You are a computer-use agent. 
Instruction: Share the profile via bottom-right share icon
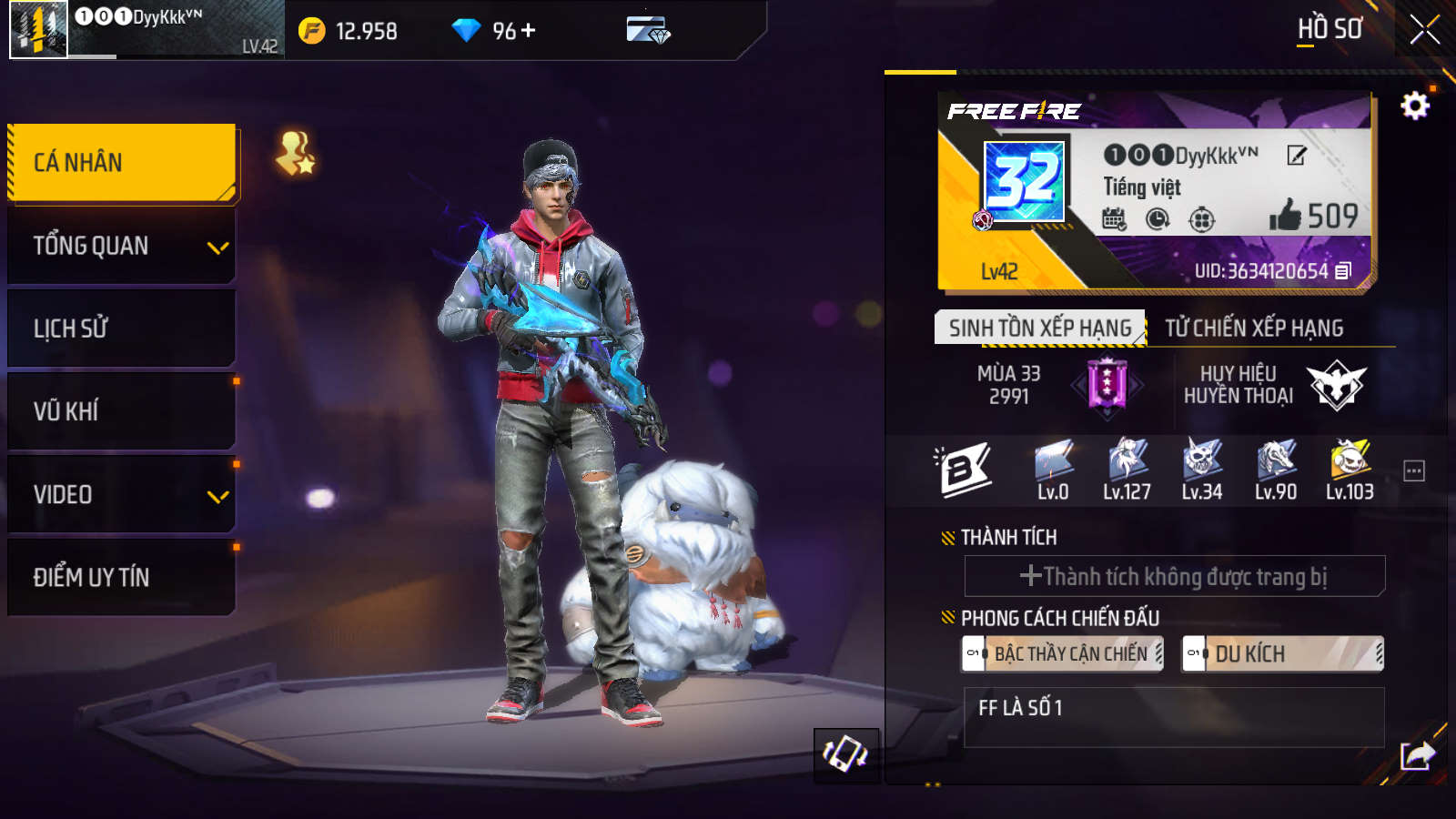coord(1416,753)
